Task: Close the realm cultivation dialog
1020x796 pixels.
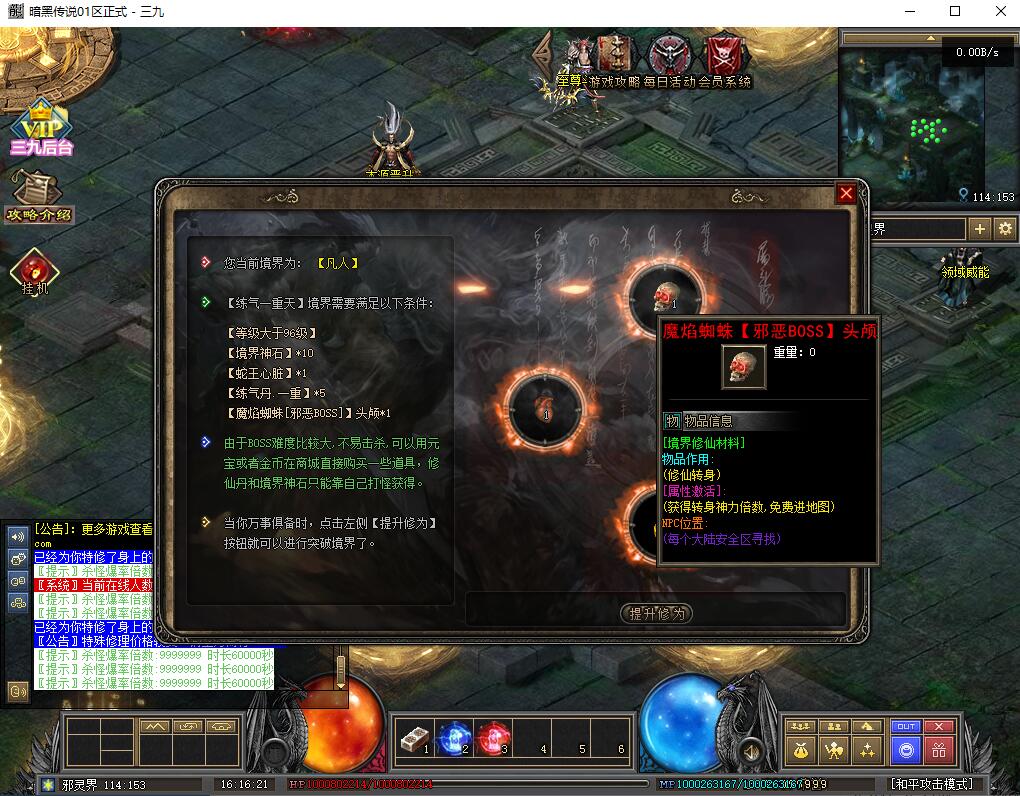Action: click(846, 194)
